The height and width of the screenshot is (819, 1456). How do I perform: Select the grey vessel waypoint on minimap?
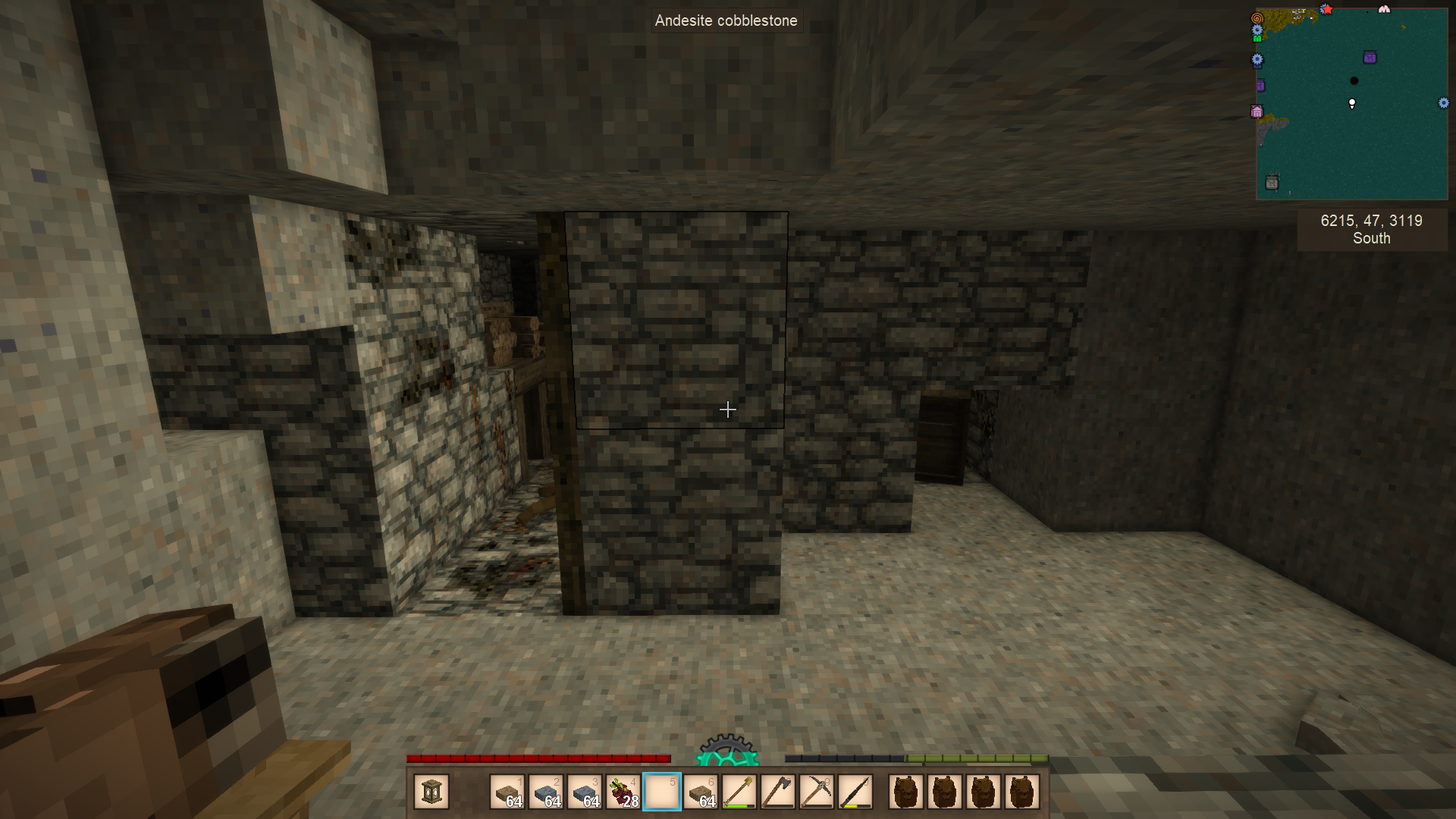coord(1272,182)
